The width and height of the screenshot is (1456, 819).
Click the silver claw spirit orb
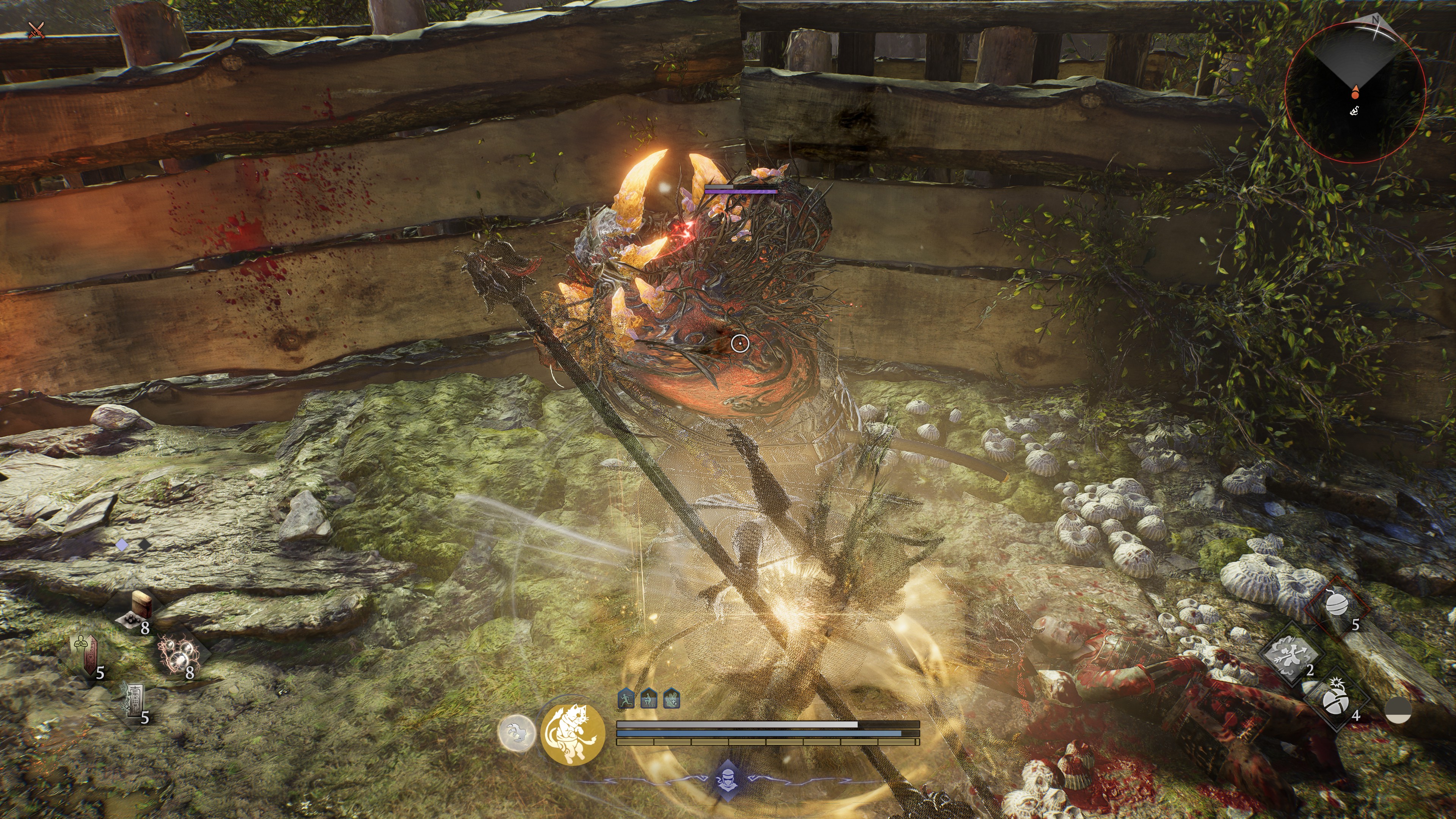coord(516,733)
